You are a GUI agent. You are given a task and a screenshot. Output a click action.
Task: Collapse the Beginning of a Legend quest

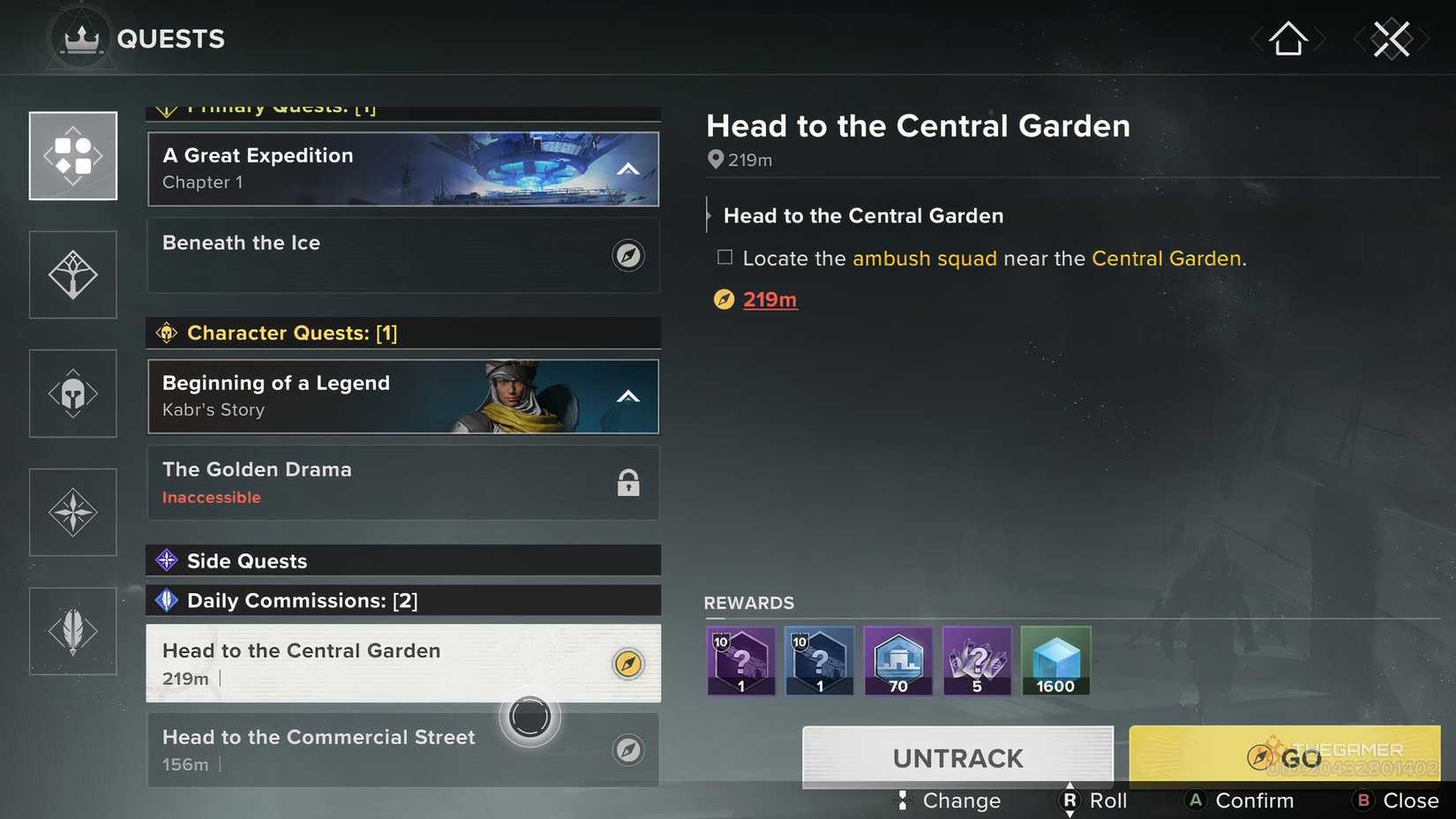(x=628, y=396)
